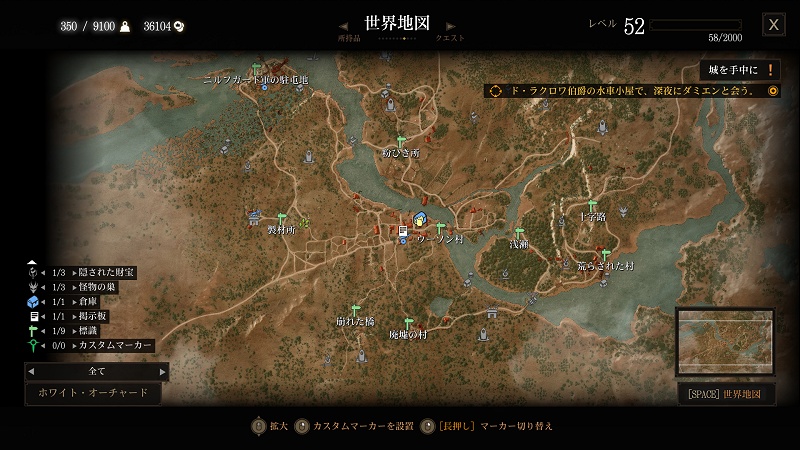
Task: Click the right arrow of the 全て filter
Action: [x=163, y=371]
